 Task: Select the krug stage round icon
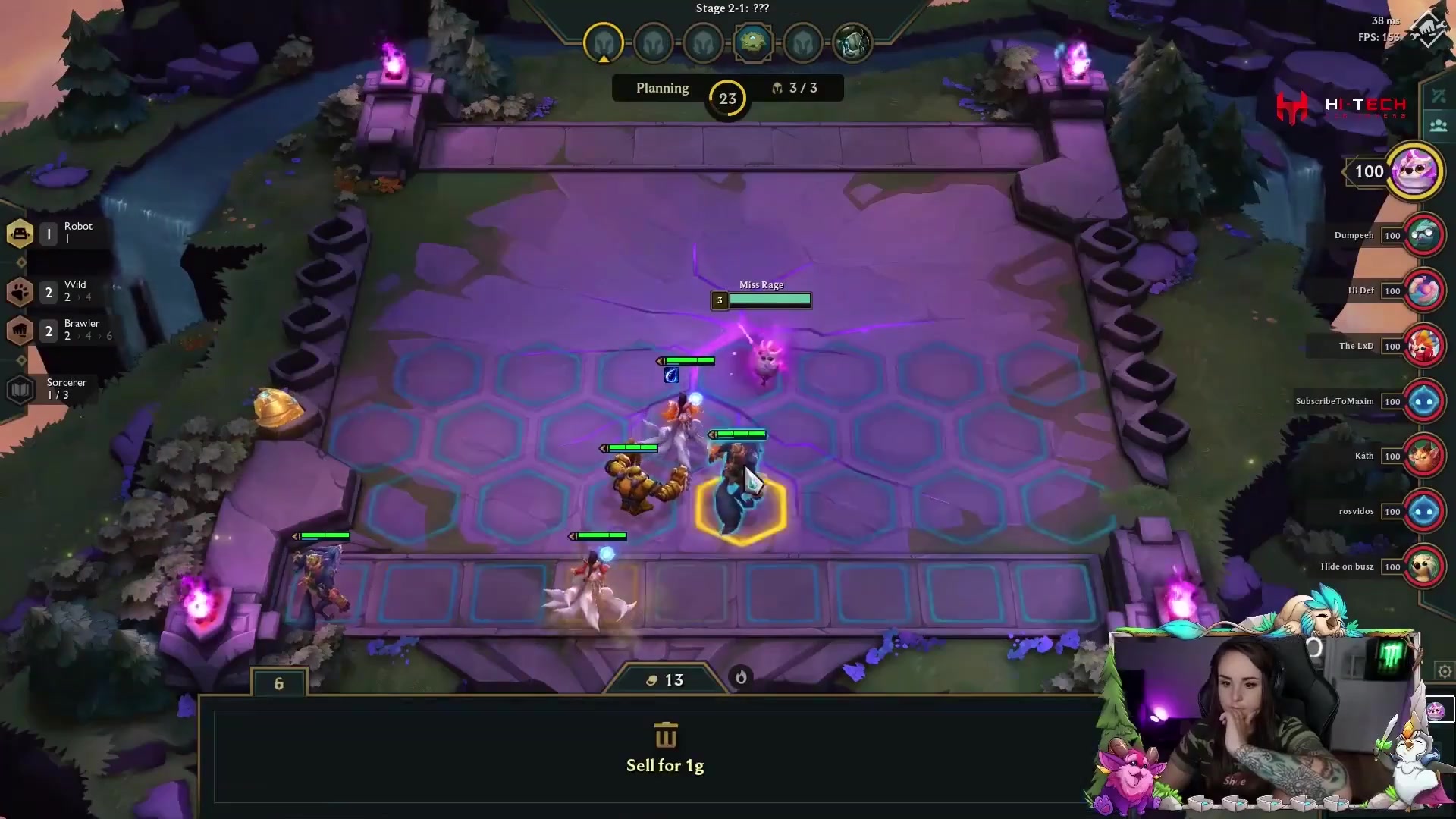coord(752,42)
